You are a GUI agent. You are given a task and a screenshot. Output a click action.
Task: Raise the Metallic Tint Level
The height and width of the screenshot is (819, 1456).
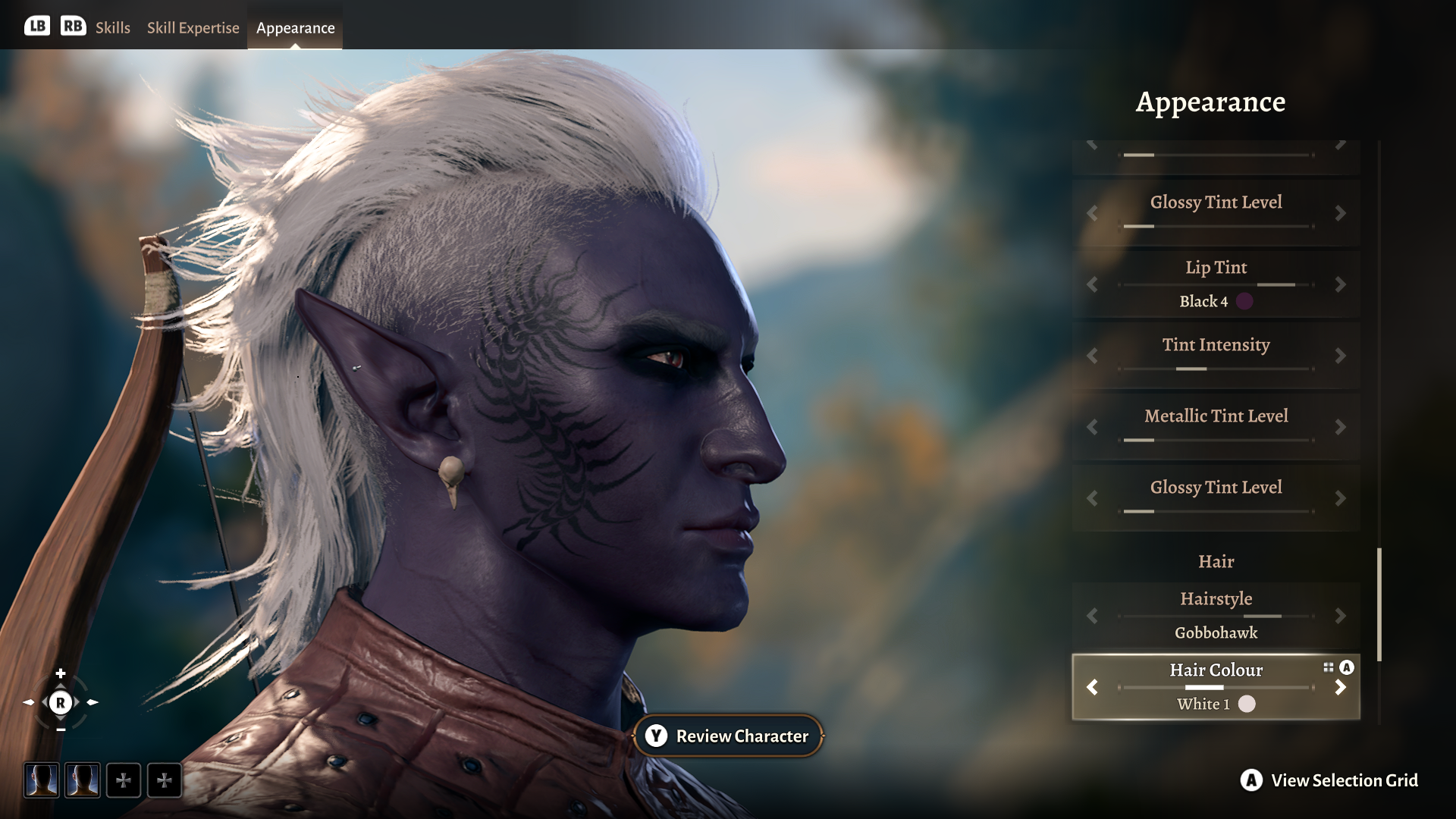pyautogui.click(x=1340, y=427)
